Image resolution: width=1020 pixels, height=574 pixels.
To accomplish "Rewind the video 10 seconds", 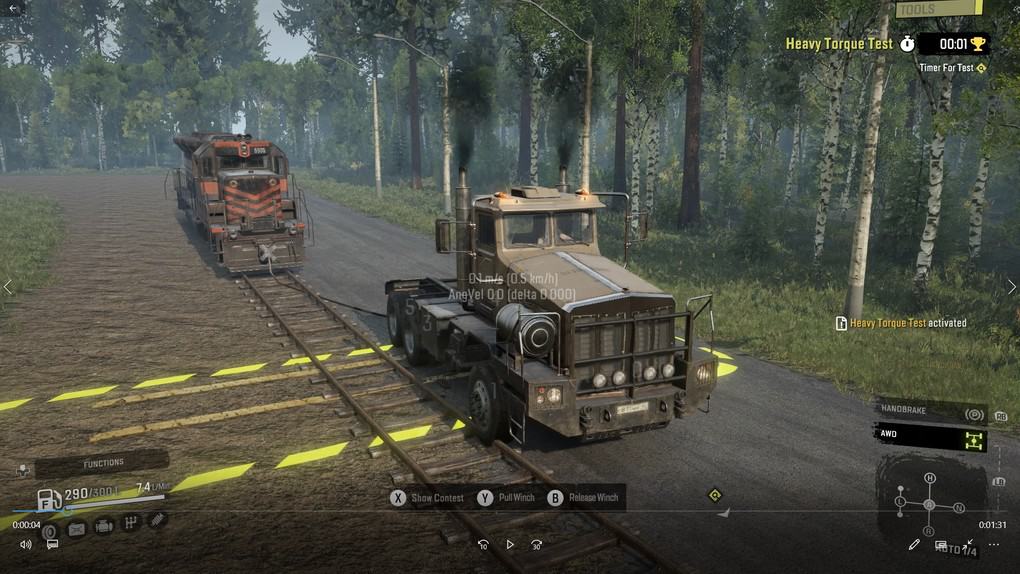I will (x=483, y=545).
